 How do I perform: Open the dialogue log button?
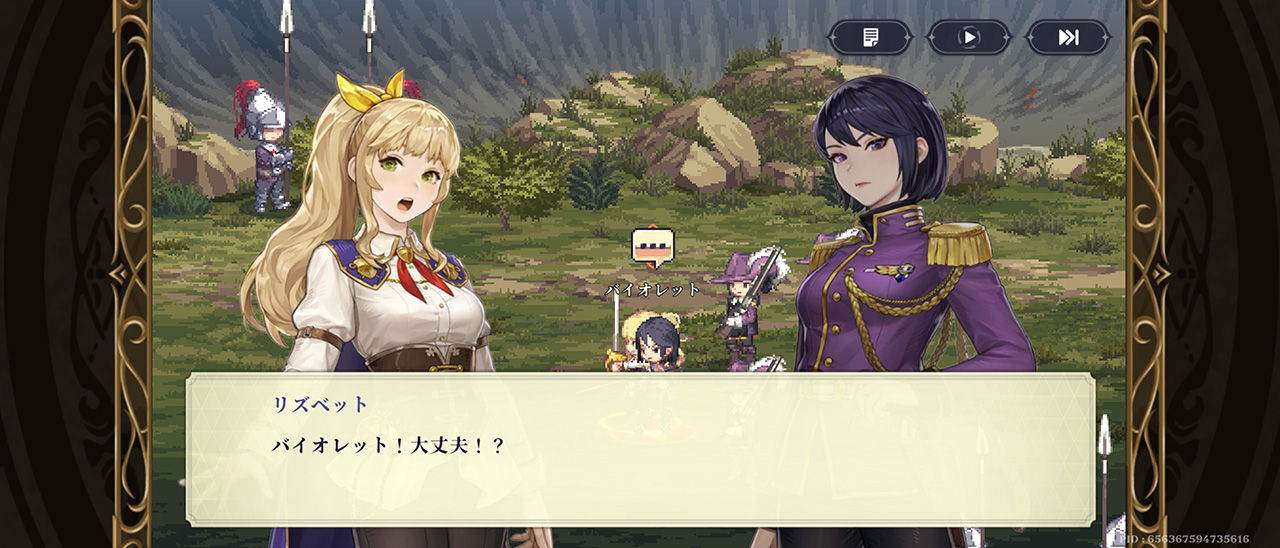(869, 38)
